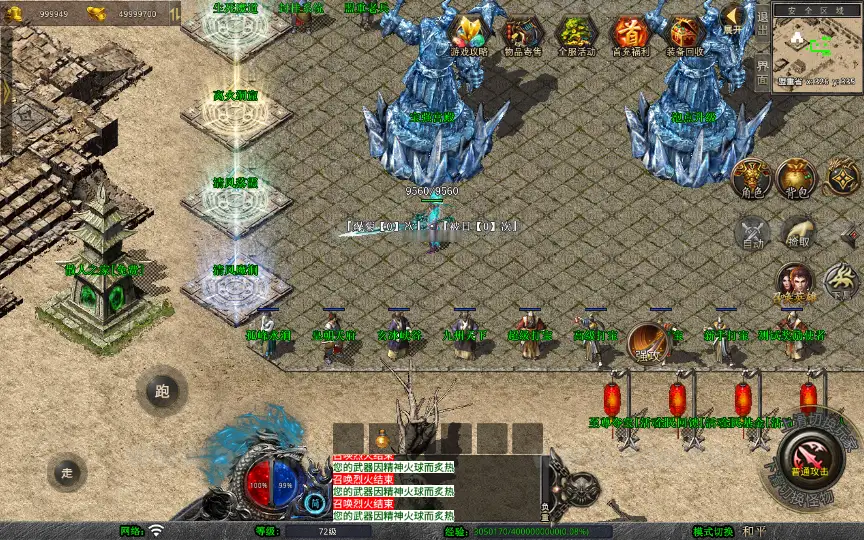Image resolution: width=864 pixels, height=540 pixels.
Task: Activate the 强攻 forced attack button
Action: (x=649, y=342)
